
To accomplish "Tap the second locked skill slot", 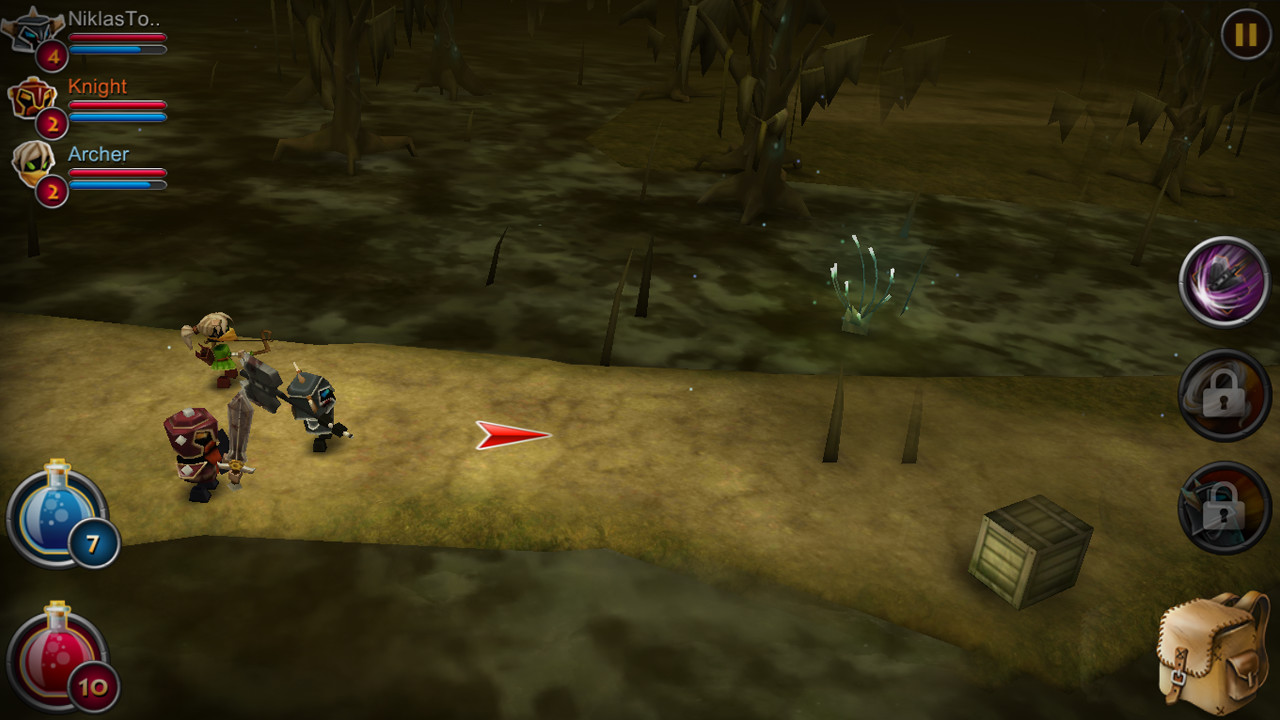I will [x=1223, y=508].
